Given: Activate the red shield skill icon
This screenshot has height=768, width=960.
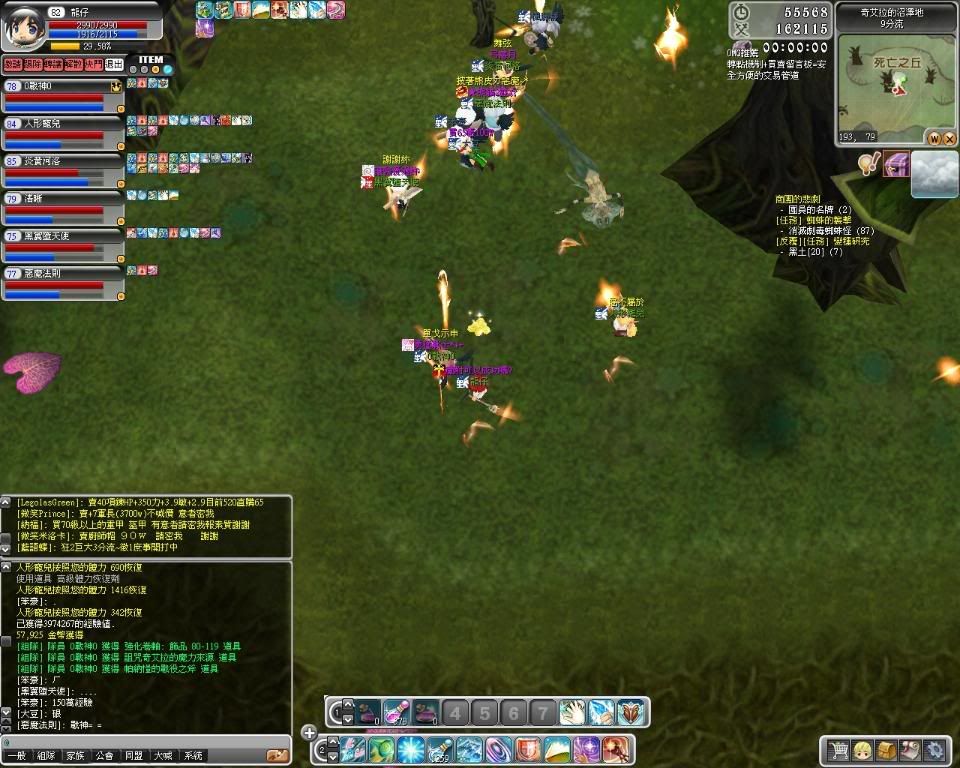Looking at the screenshot, I should 528,749.
